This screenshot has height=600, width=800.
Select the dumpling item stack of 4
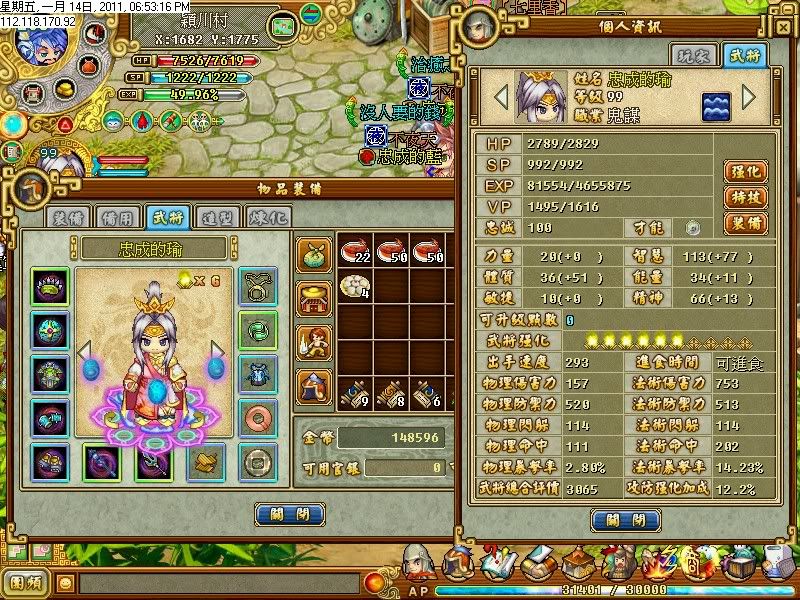(x=357, y=289)
